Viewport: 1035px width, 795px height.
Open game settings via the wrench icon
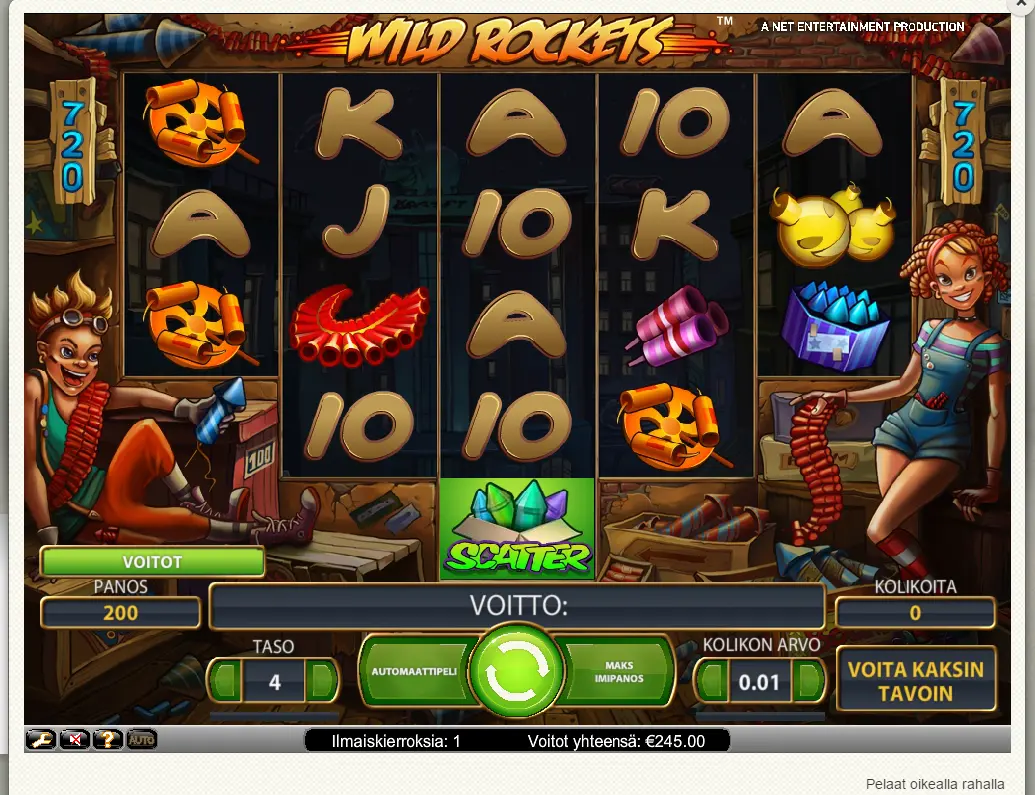[41, 740]
